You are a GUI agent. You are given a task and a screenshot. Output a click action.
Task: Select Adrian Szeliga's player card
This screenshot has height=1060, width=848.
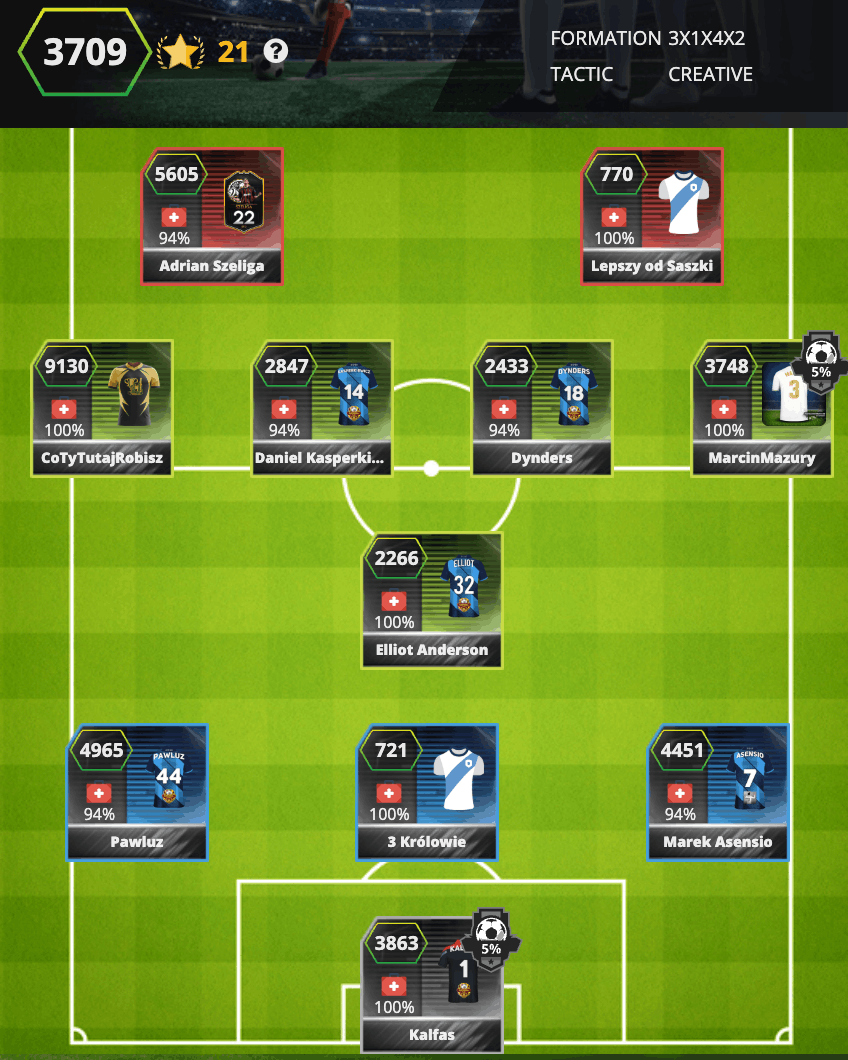tap(212, 216)
